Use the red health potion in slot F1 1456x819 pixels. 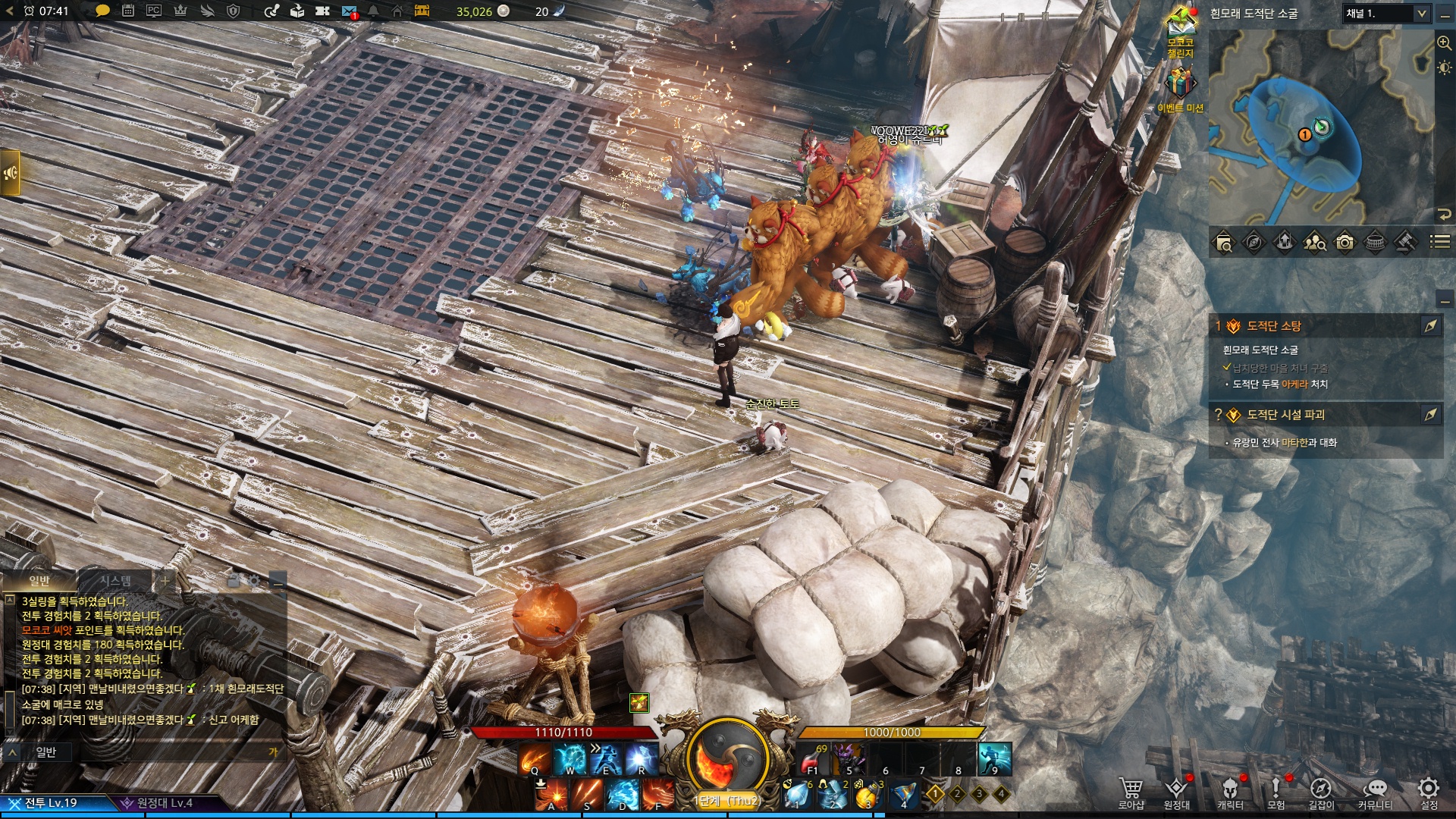click(x=812, y=758)
